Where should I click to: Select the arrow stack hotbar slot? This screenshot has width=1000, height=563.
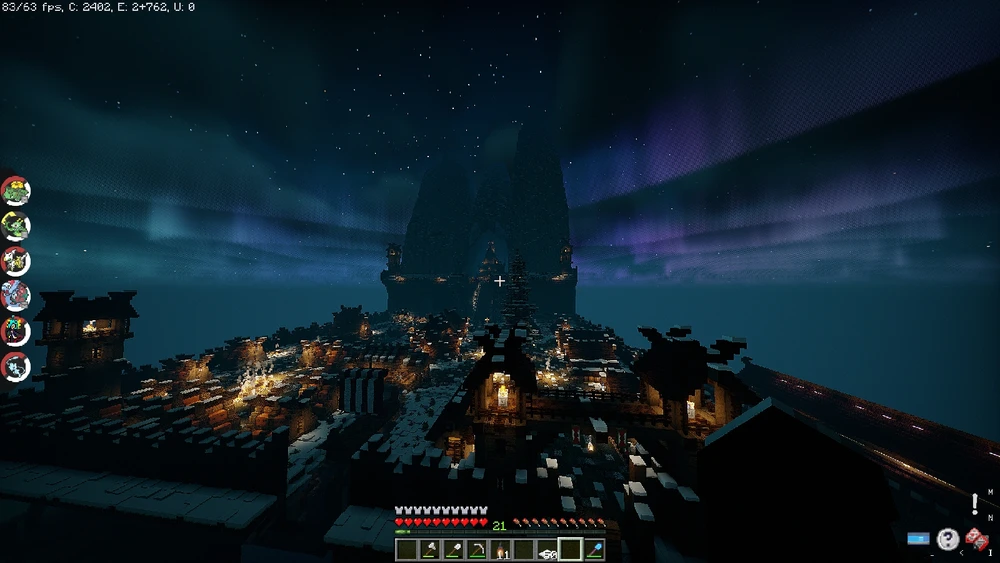tap(547, 549)
